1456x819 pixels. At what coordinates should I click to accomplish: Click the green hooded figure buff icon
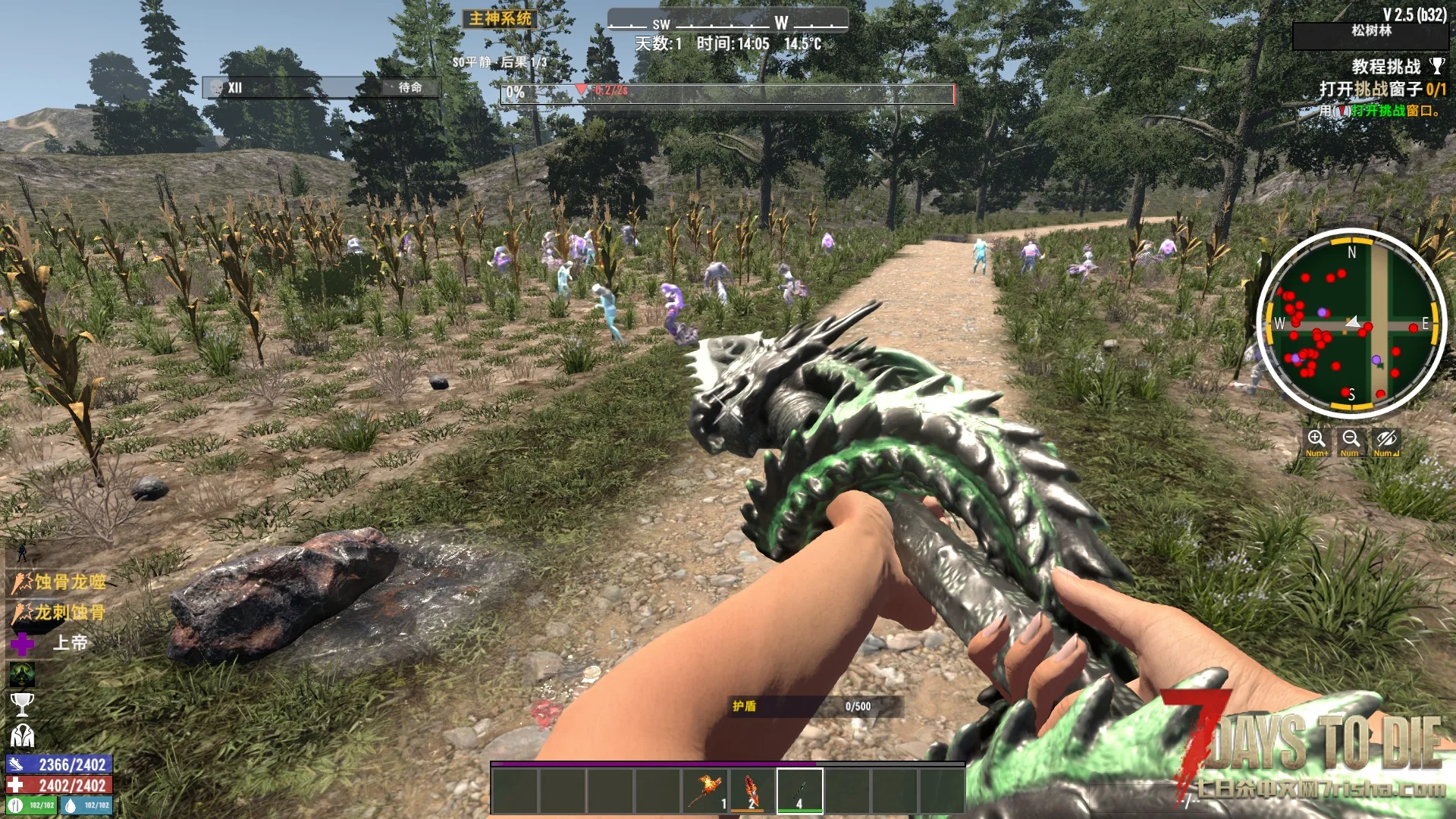22,674
